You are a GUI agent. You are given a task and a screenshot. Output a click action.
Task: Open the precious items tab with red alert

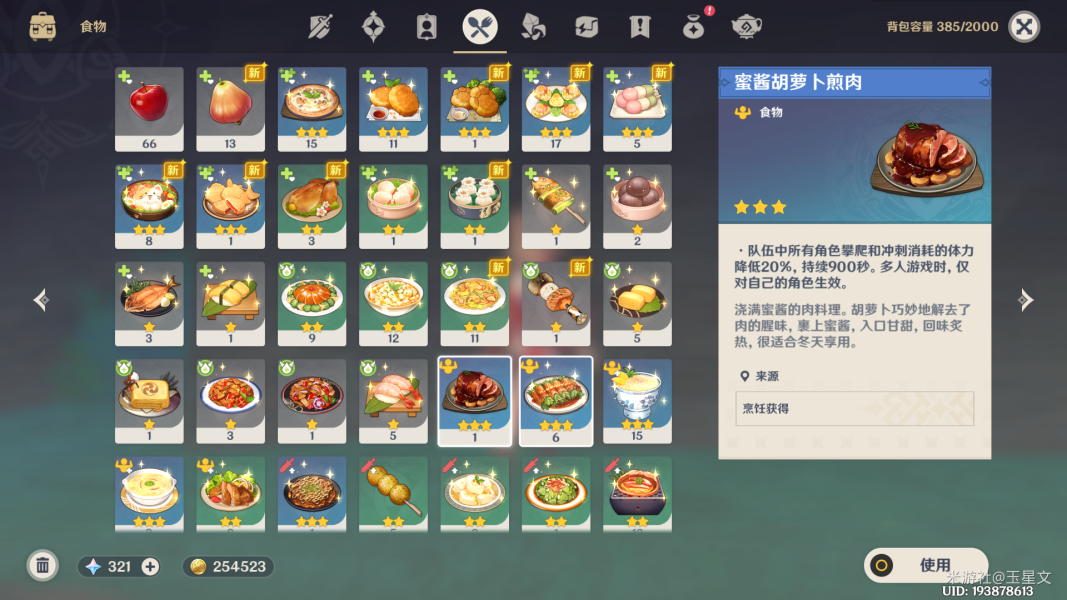[692, 27]
